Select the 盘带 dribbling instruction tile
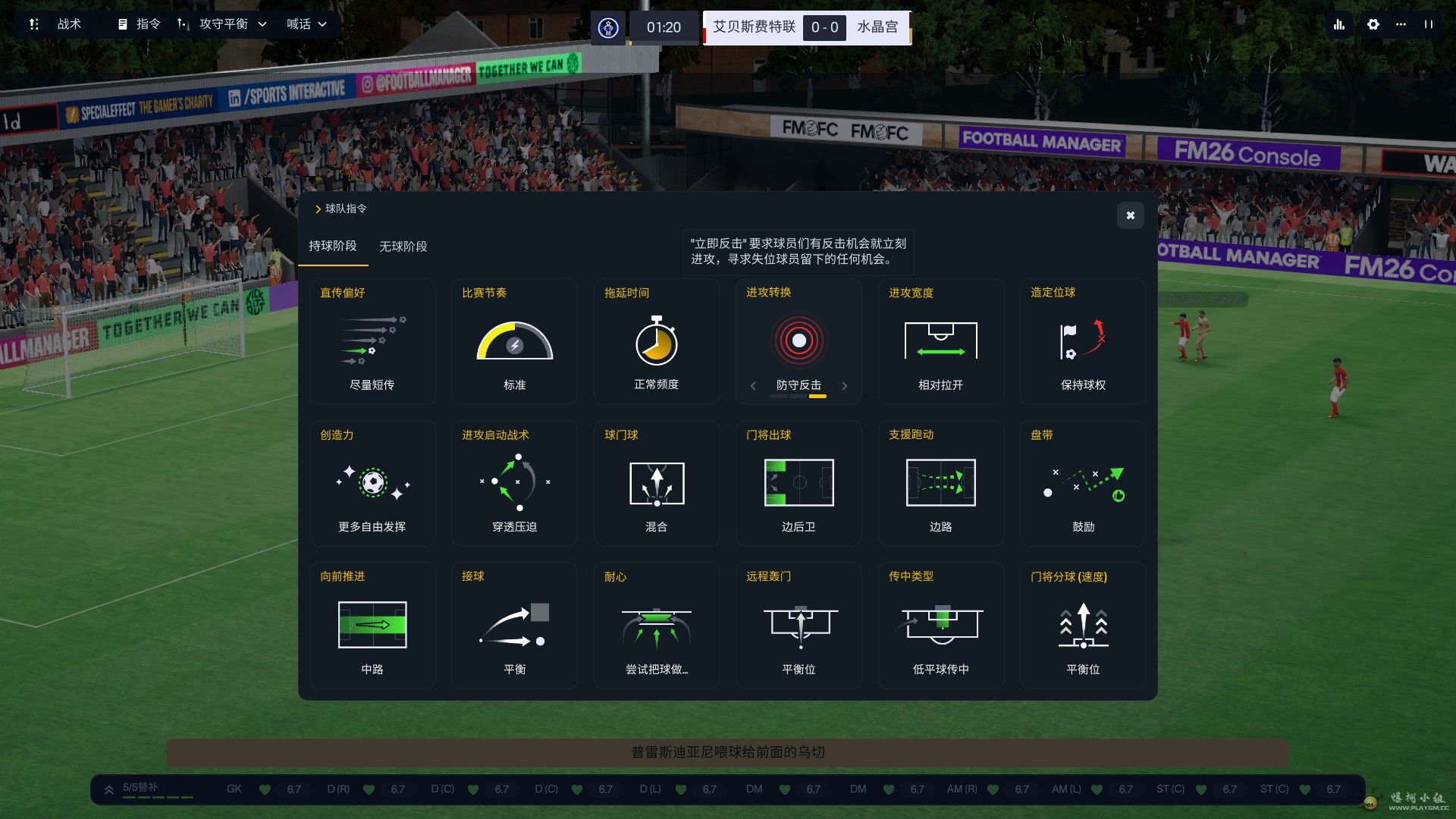 (1083, 483)
